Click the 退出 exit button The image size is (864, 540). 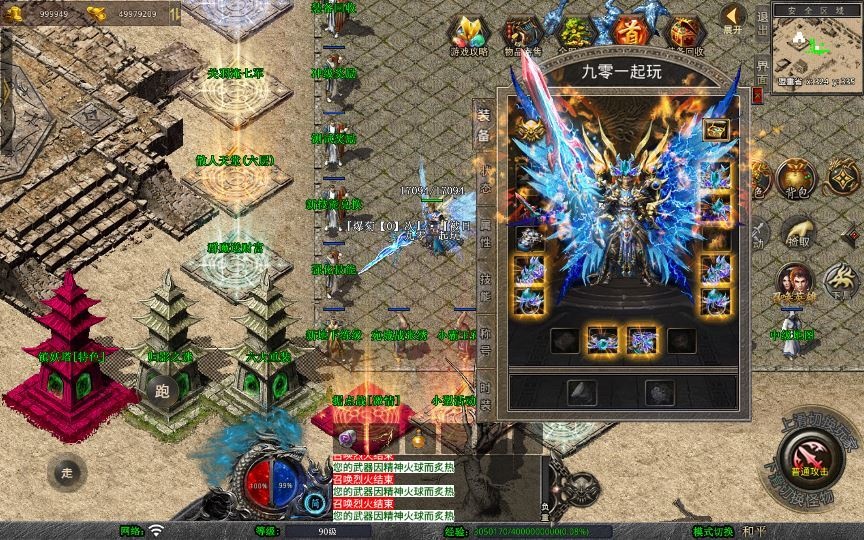(762, 21)
